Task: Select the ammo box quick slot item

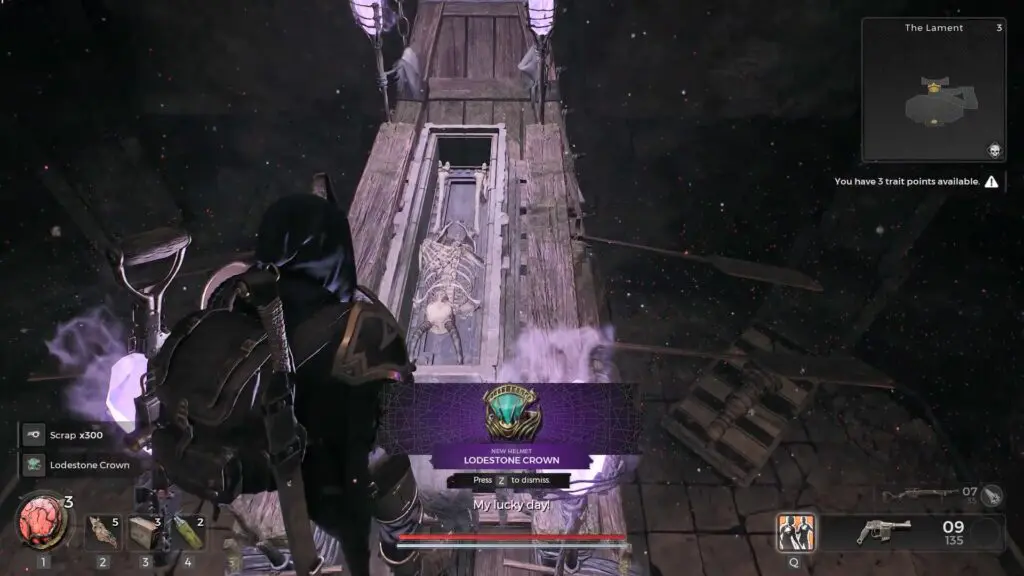Action: click(x=145, y=531)
